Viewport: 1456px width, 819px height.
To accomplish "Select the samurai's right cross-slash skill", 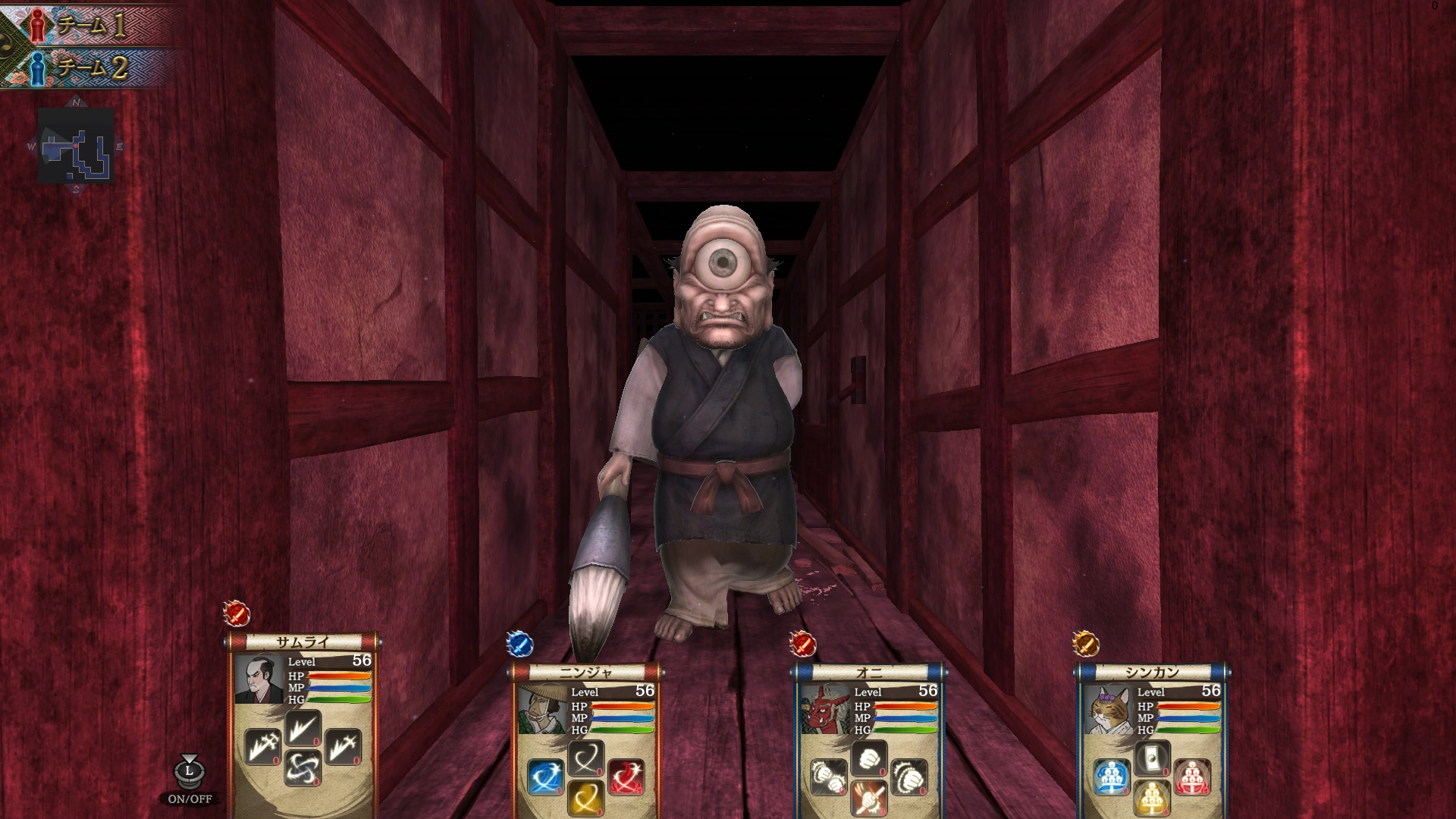I will pyautogui.click(x=344, y=747).
